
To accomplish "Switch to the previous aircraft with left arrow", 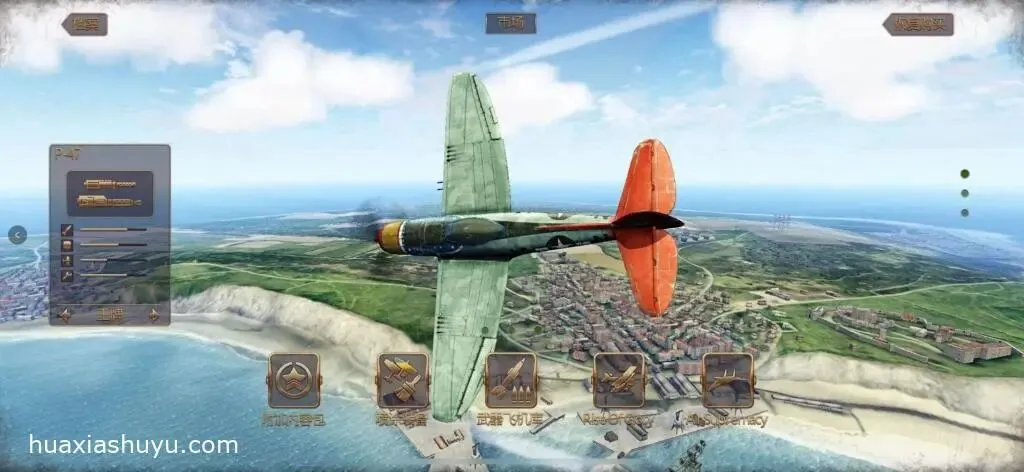I will click(65, 315).
